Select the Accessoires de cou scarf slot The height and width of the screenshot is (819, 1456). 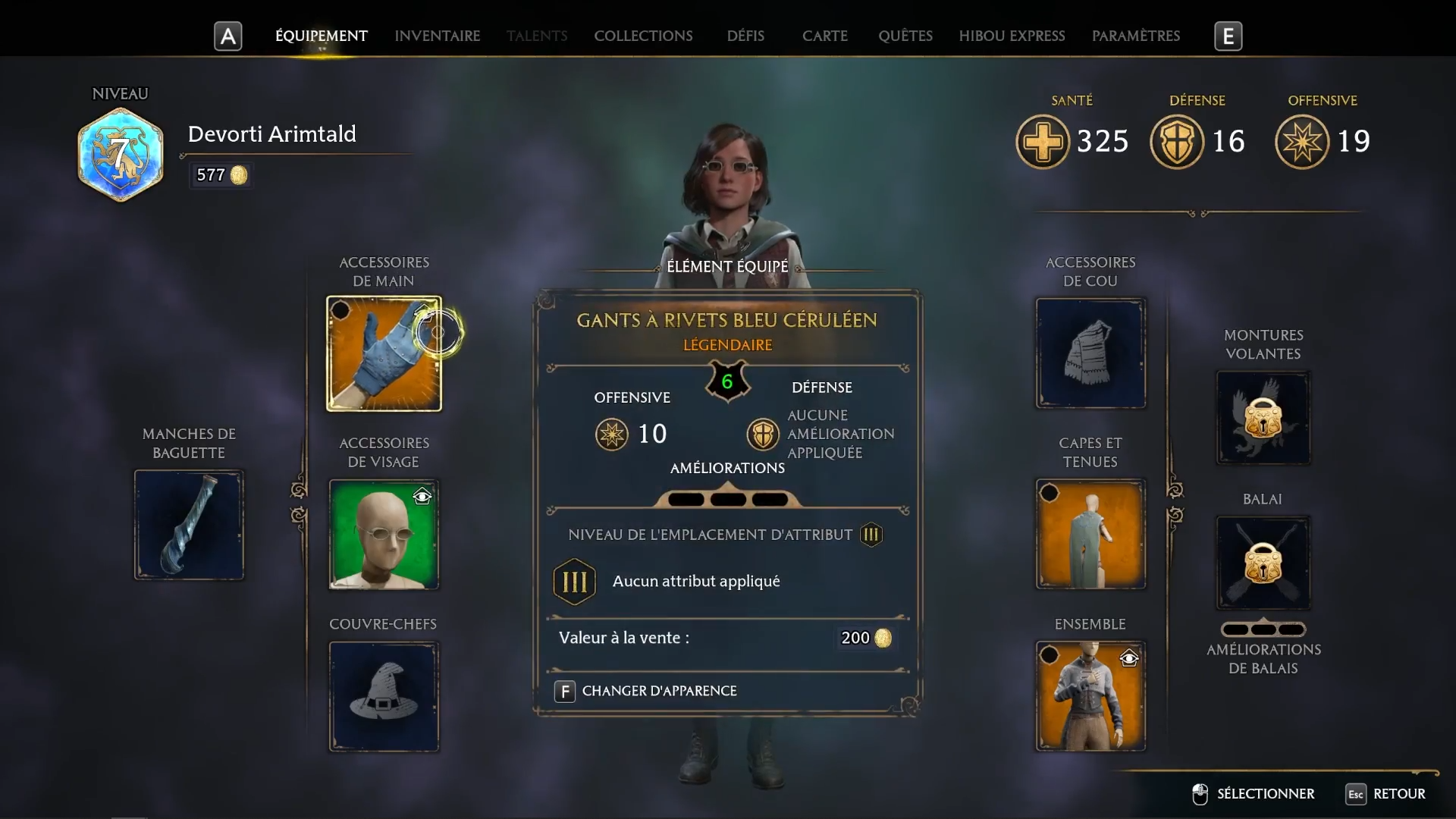tap(1090, 353)
